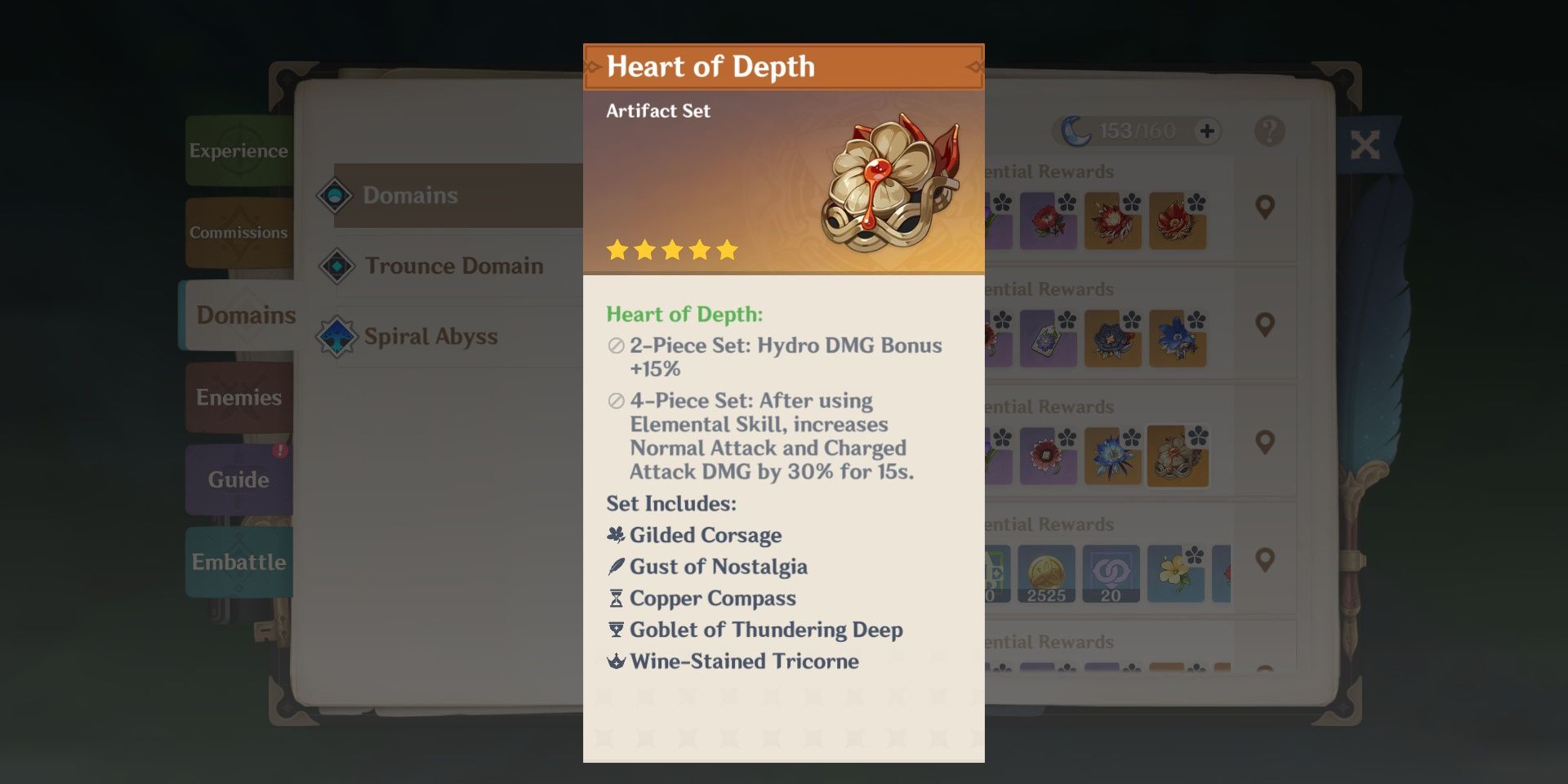Screen dimensions: 1568x784
Task: Open the Commissions tab
Action: pyautogui.click(x=238, y=233)
